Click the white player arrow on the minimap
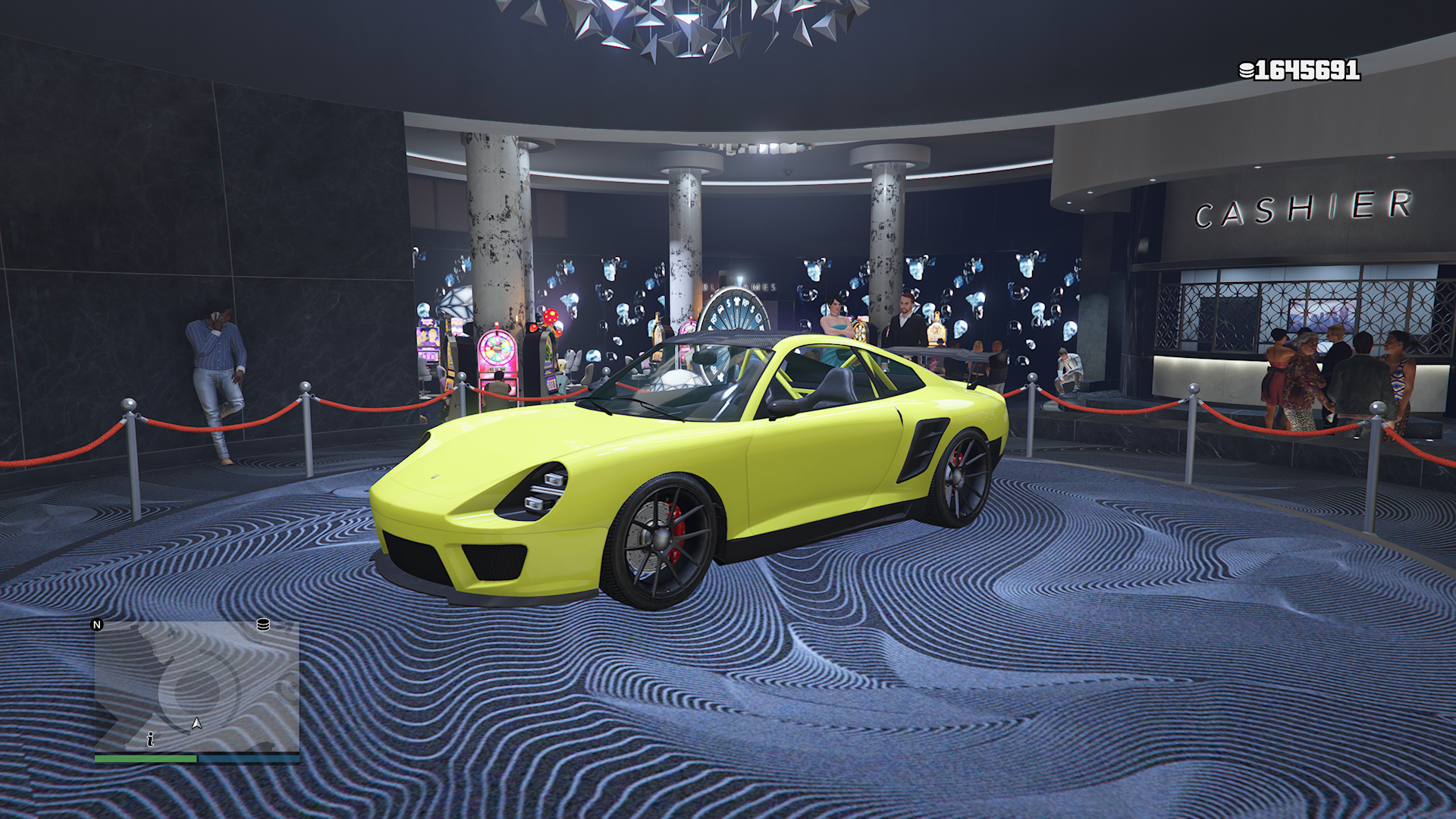This screenshot has width=1456, height=819. [196, 723]
